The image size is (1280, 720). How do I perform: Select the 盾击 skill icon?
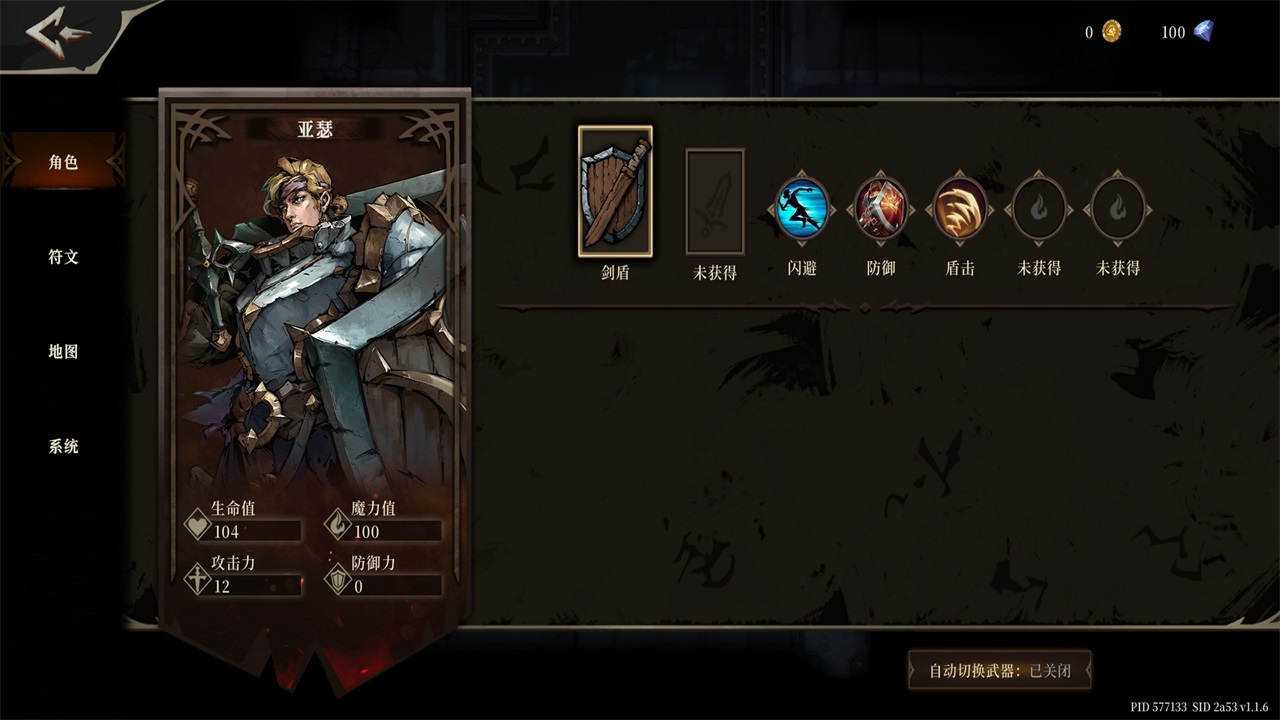(x=960, y=209)
